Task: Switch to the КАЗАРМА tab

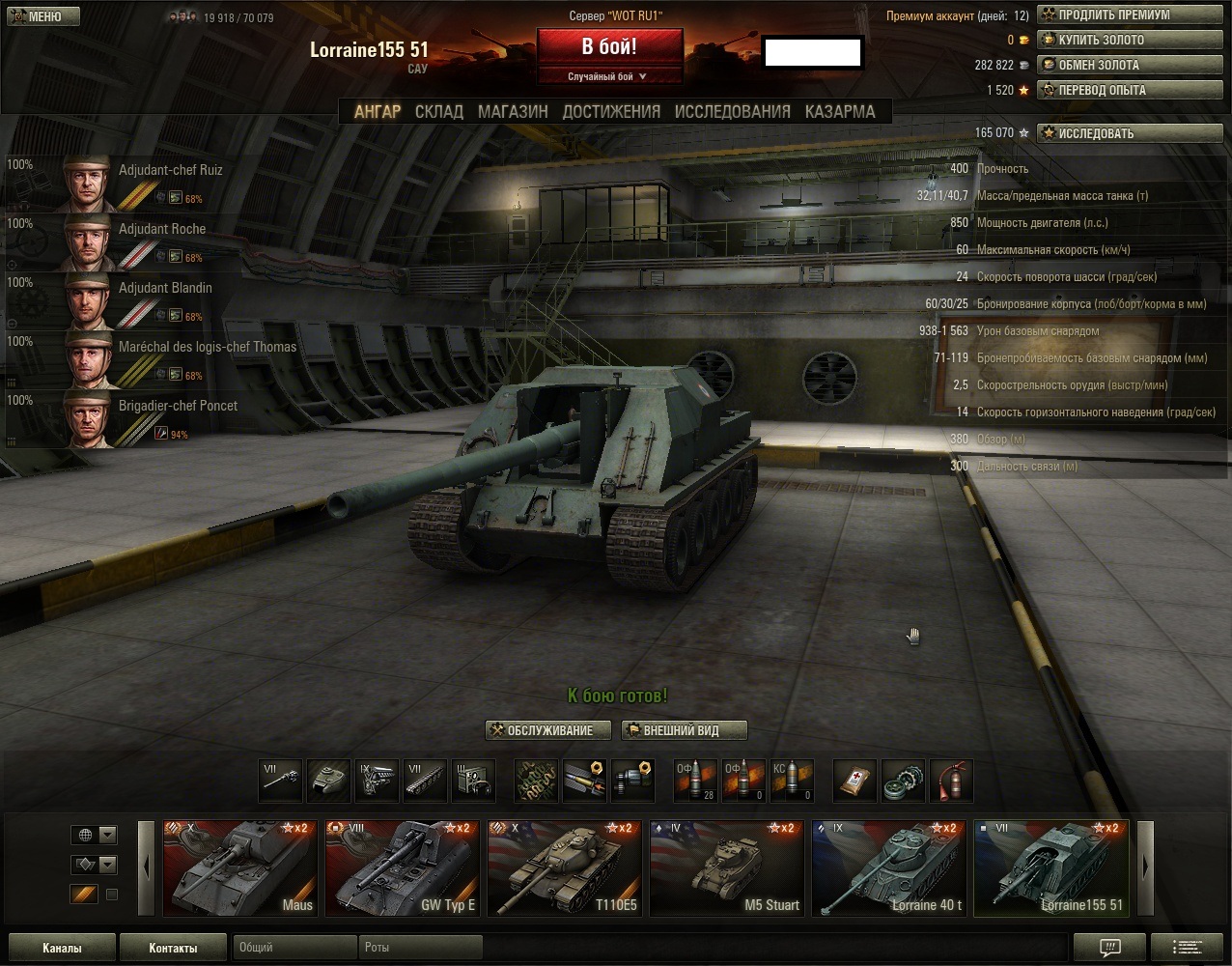Action: (x=840, y=112)
